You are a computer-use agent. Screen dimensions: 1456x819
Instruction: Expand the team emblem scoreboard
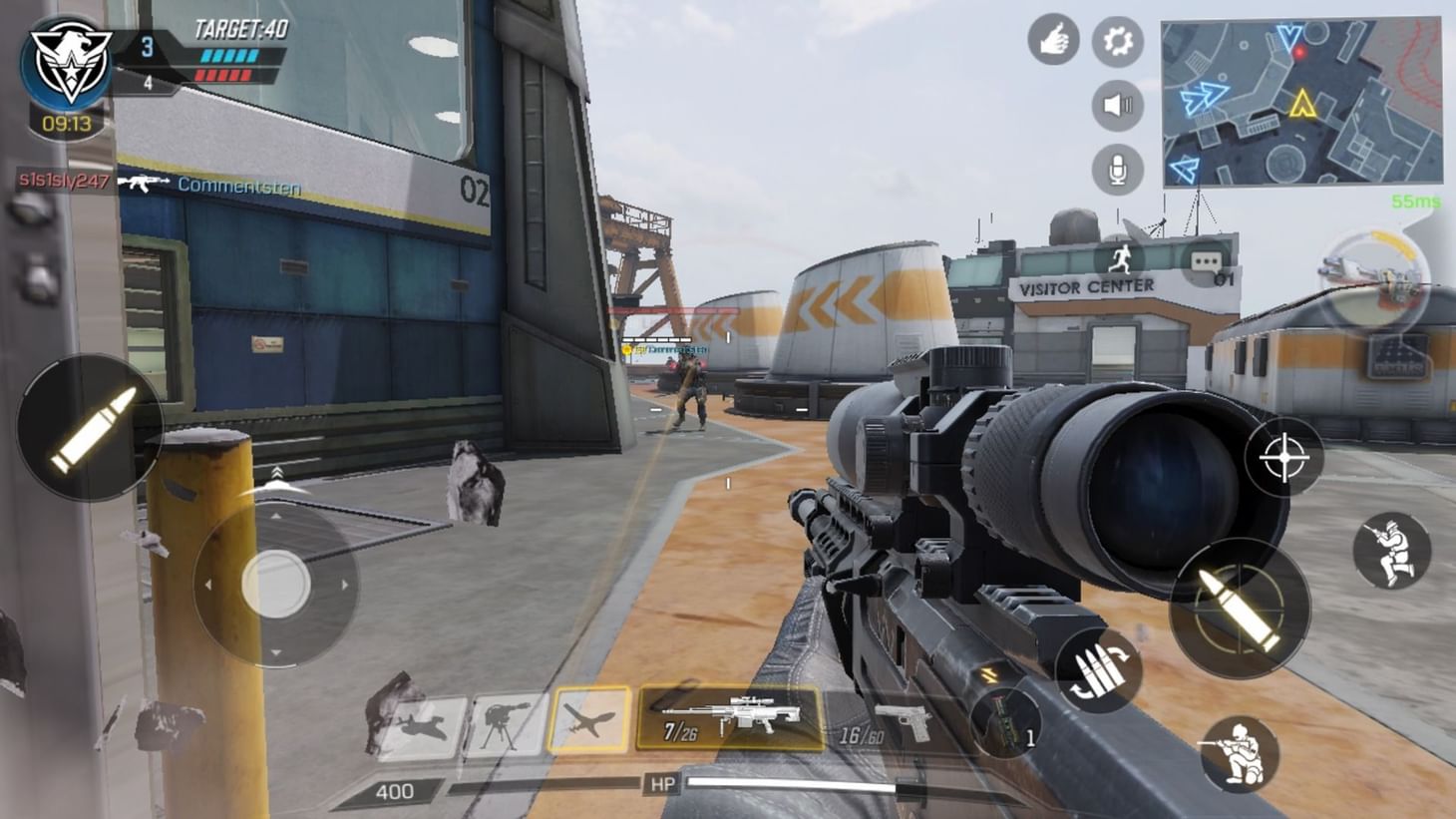click(67, 58)
